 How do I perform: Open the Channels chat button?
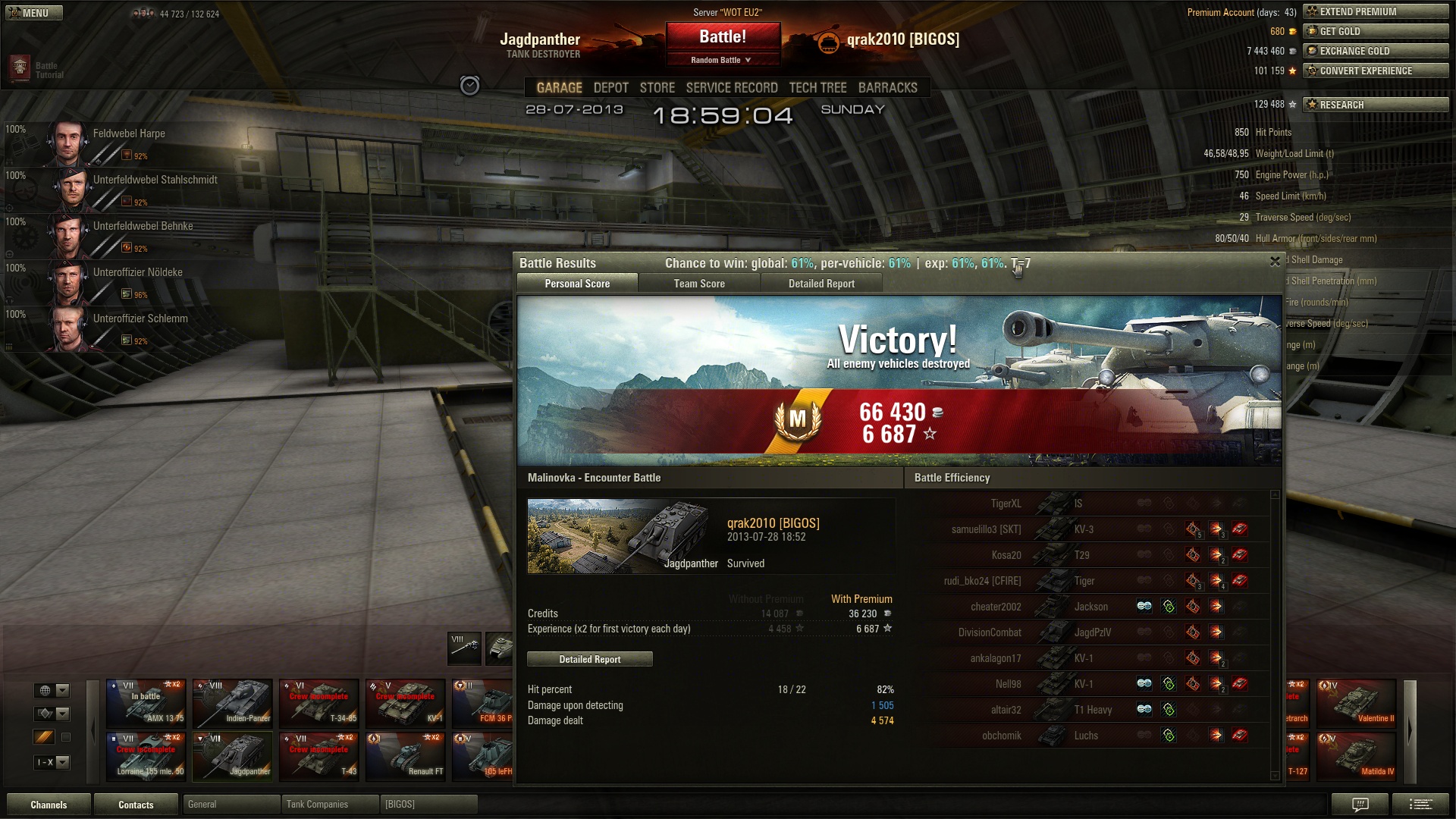49,805
